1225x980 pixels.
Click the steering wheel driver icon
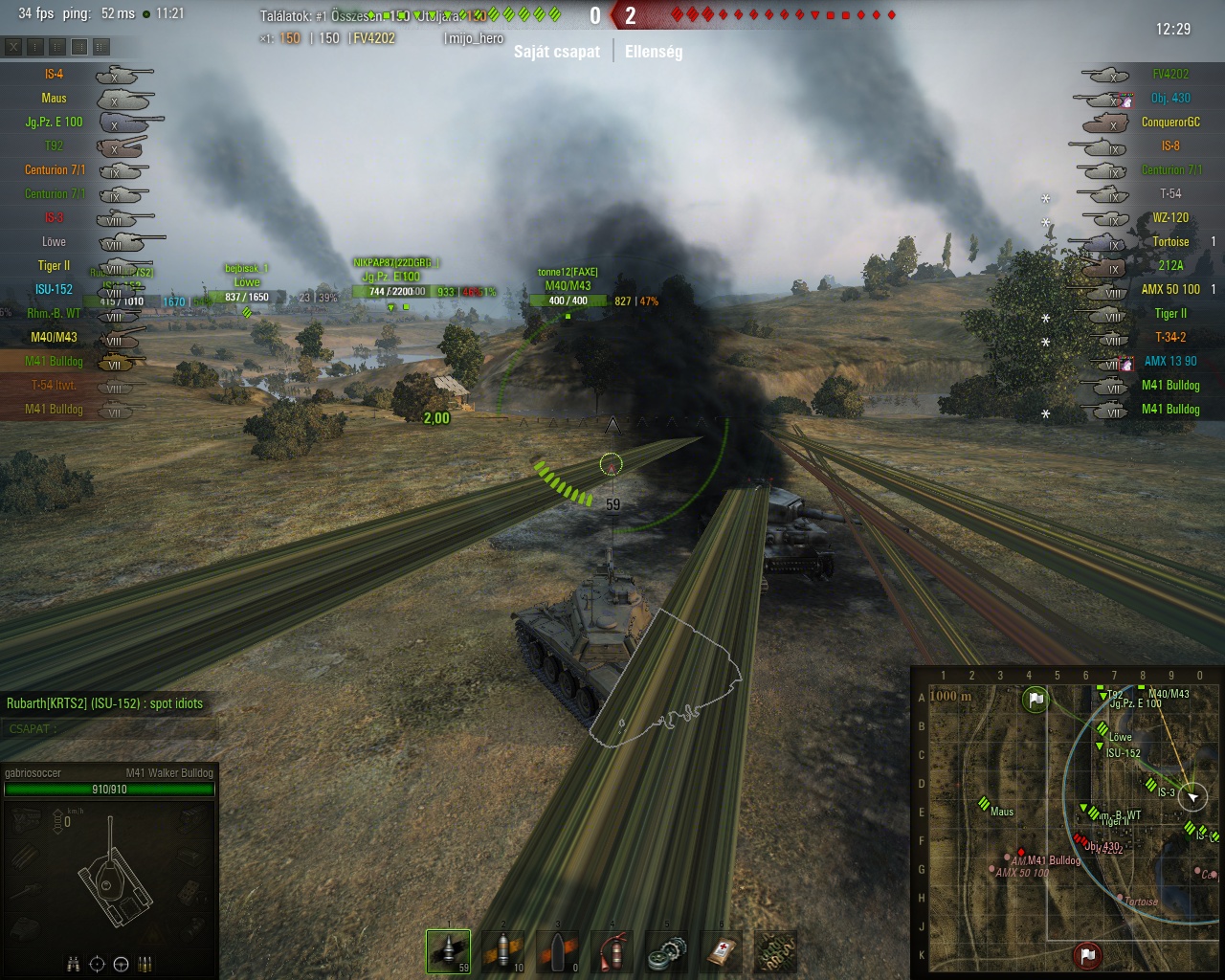(121, 964)
